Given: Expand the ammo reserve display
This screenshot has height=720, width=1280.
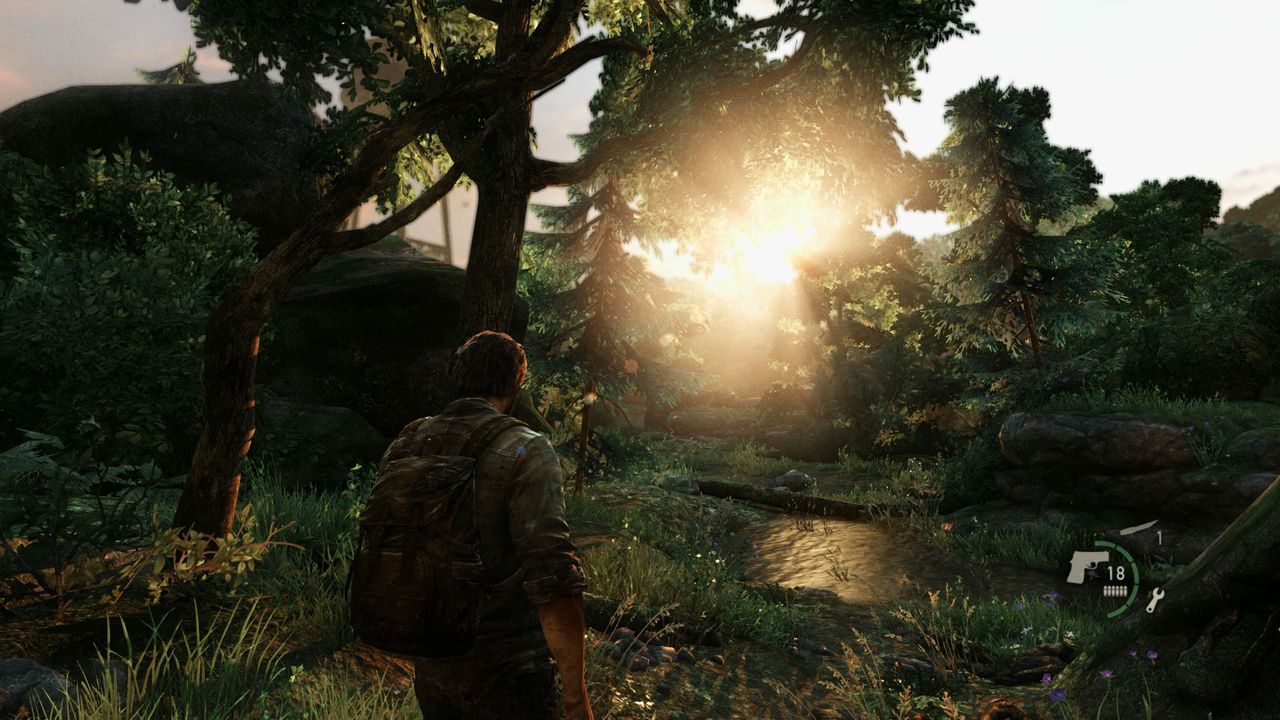Looking at the screenshot, I should pos(1116,590).
